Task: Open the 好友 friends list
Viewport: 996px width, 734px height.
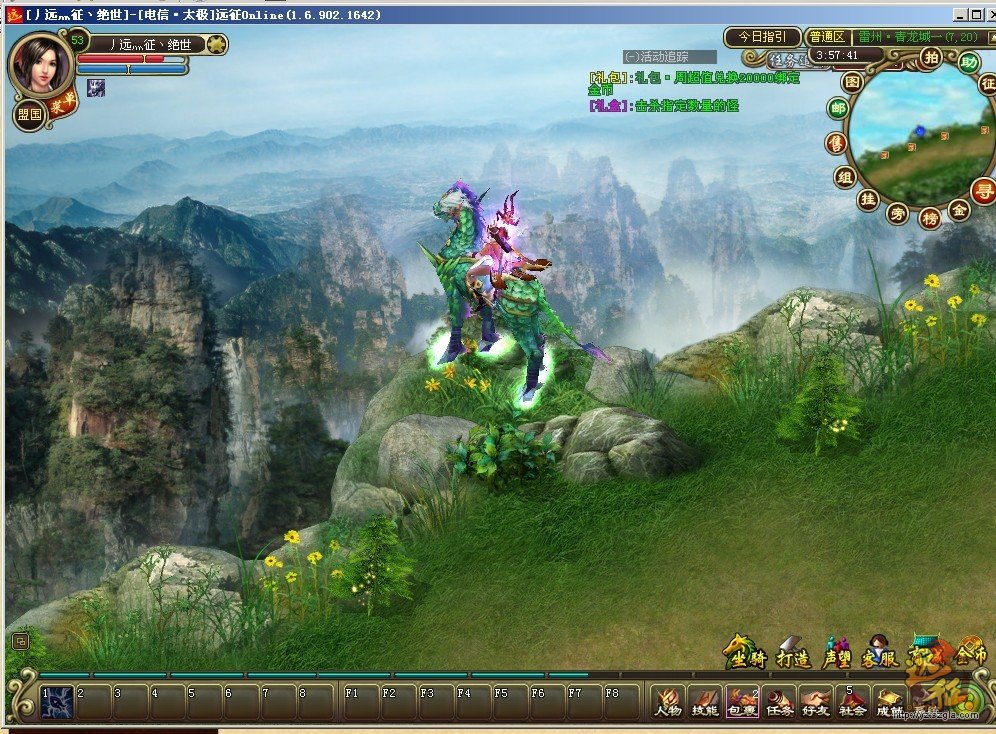Action: point(816,702)
